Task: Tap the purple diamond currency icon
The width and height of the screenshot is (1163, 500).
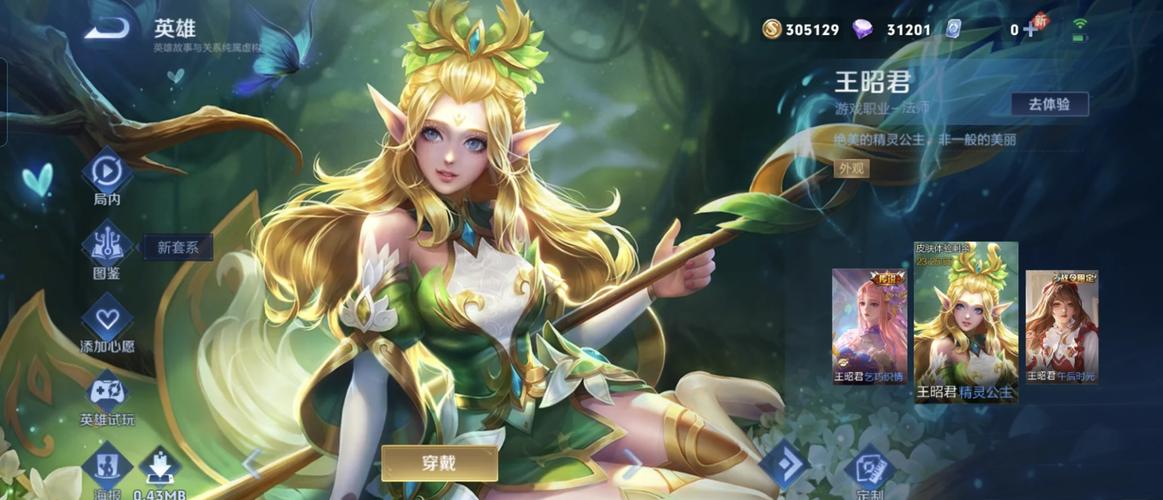Action: [862, 29]
